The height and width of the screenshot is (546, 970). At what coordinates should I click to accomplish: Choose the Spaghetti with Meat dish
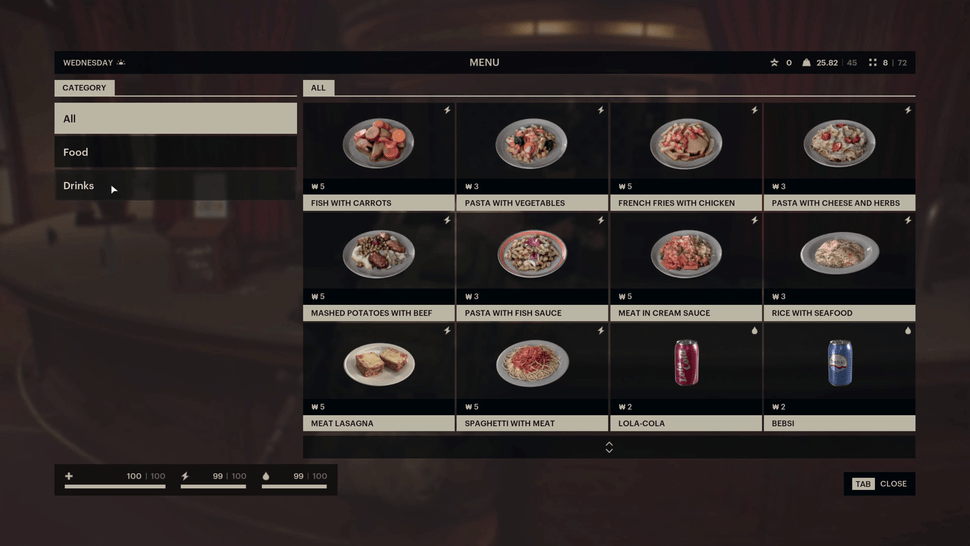point(532,365)
